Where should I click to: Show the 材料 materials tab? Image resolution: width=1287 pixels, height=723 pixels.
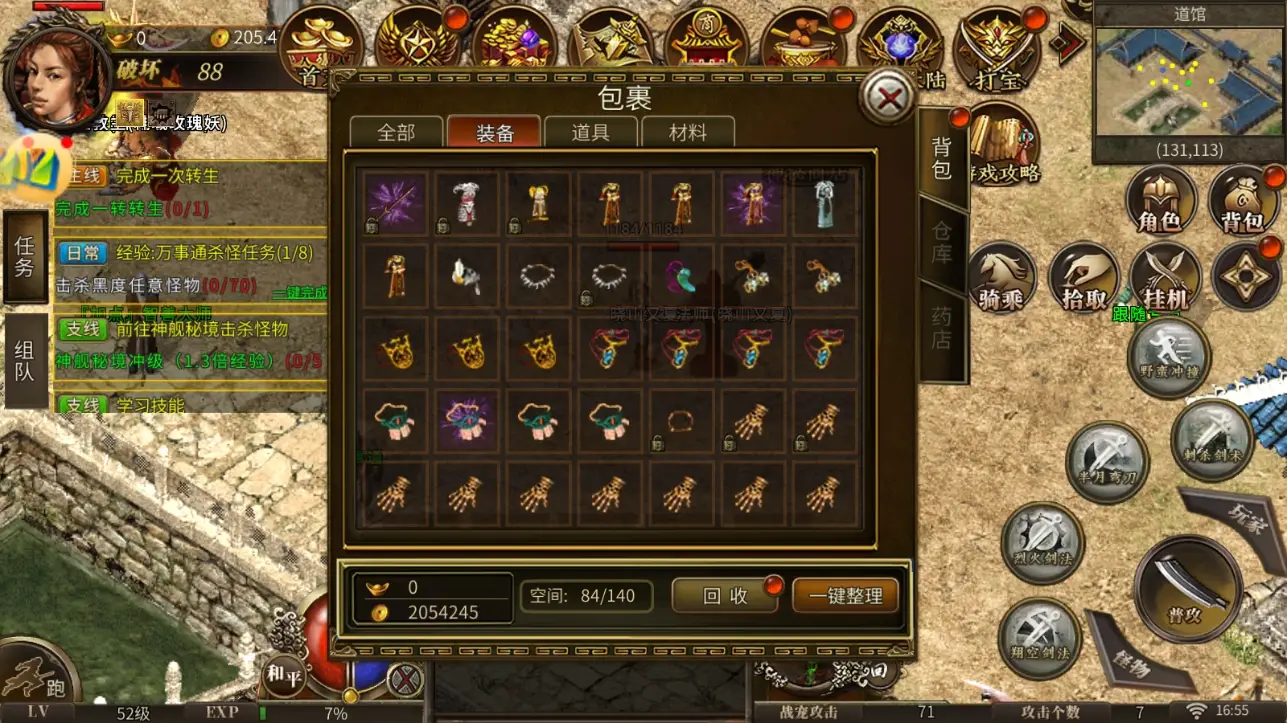coord(687,132)
